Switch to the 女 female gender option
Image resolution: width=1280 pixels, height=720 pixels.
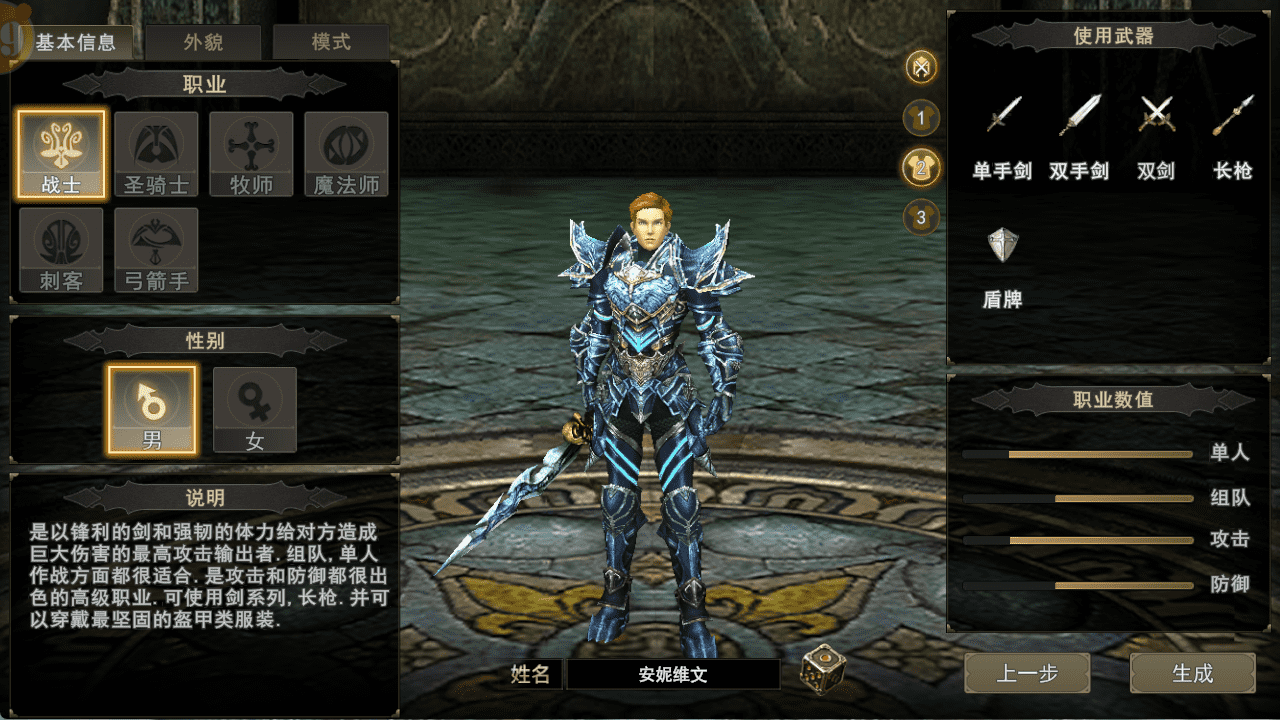click(x=255, y=409)
